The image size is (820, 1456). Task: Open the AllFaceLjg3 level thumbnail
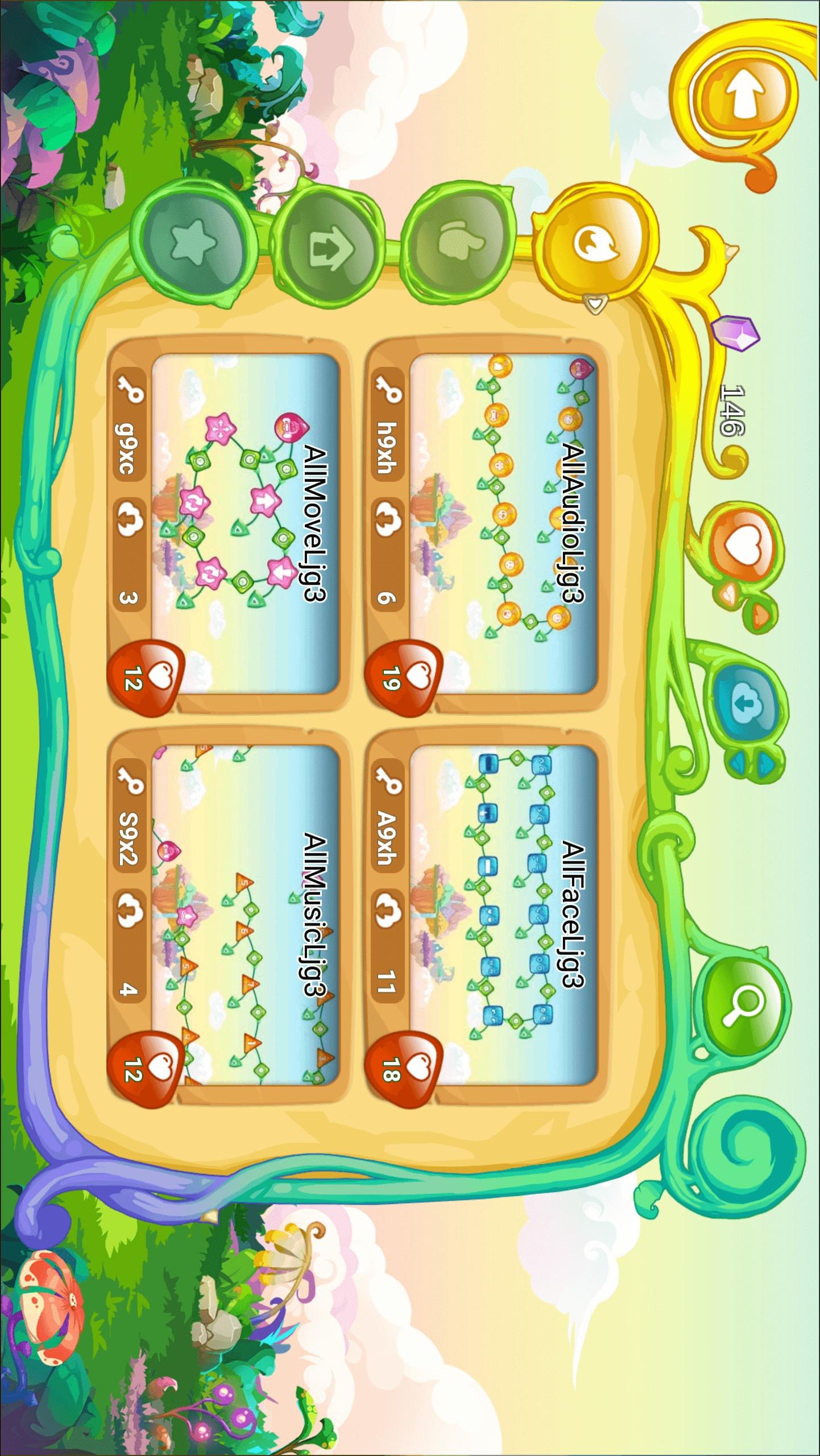[503, 916]
